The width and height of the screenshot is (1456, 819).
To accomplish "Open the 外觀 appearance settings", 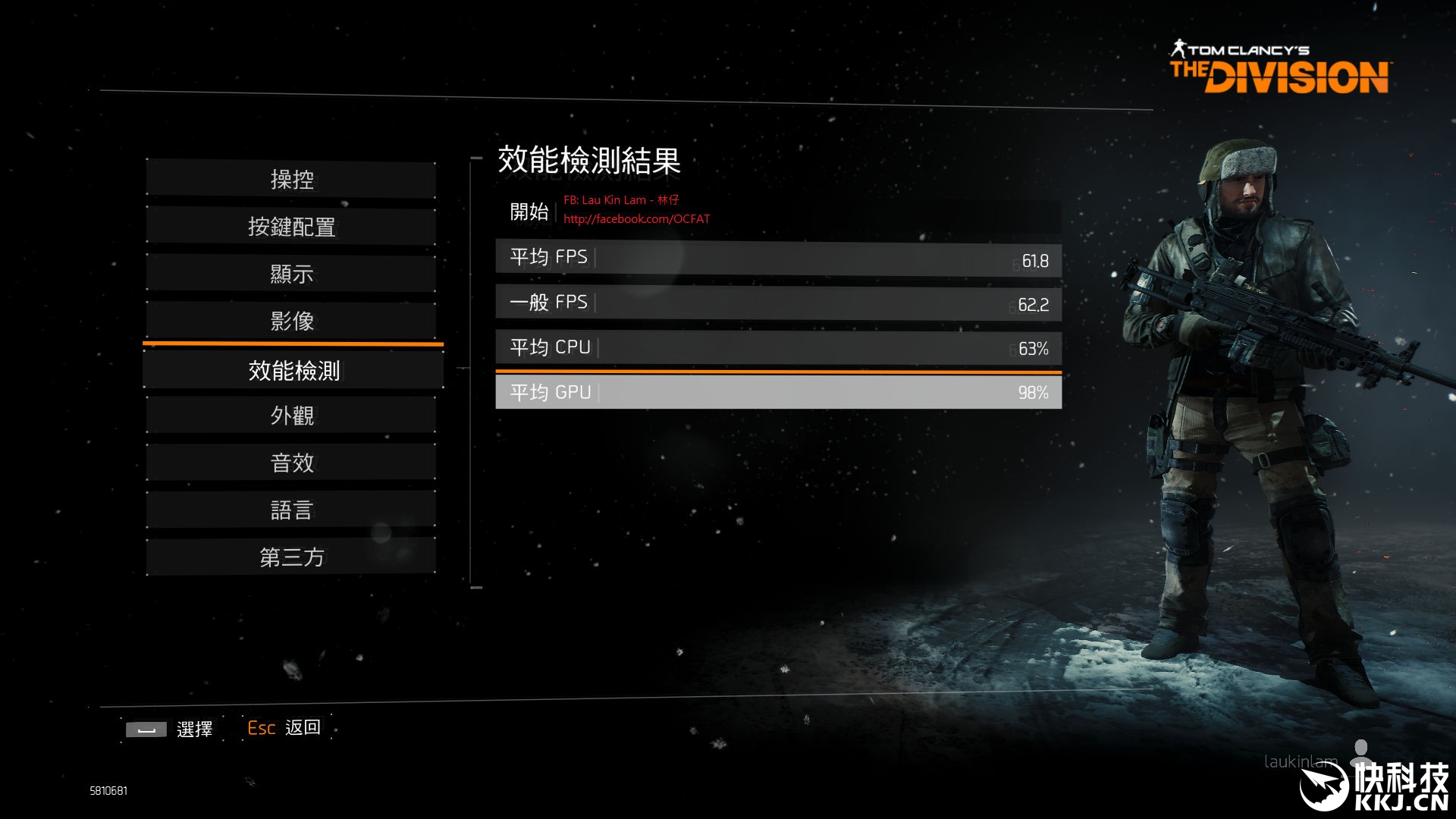I will pyautogui.click(x=291, y=416).
